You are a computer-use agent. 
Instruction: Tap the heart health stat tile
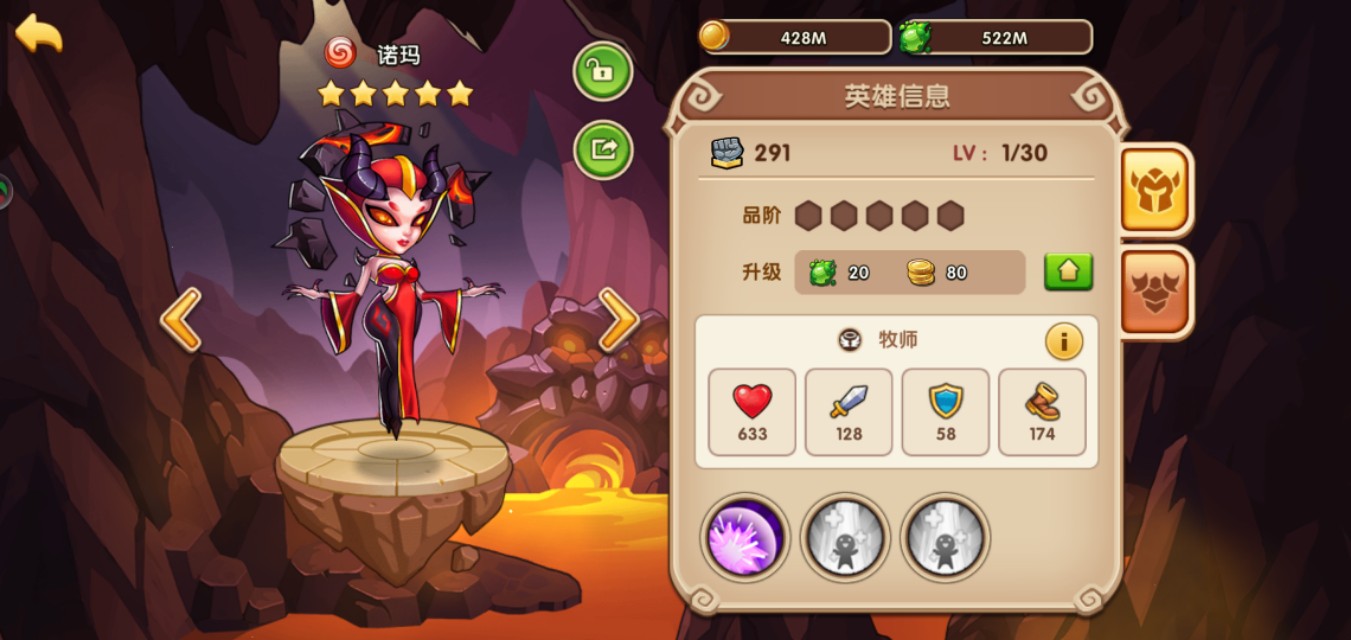[752, 412]
